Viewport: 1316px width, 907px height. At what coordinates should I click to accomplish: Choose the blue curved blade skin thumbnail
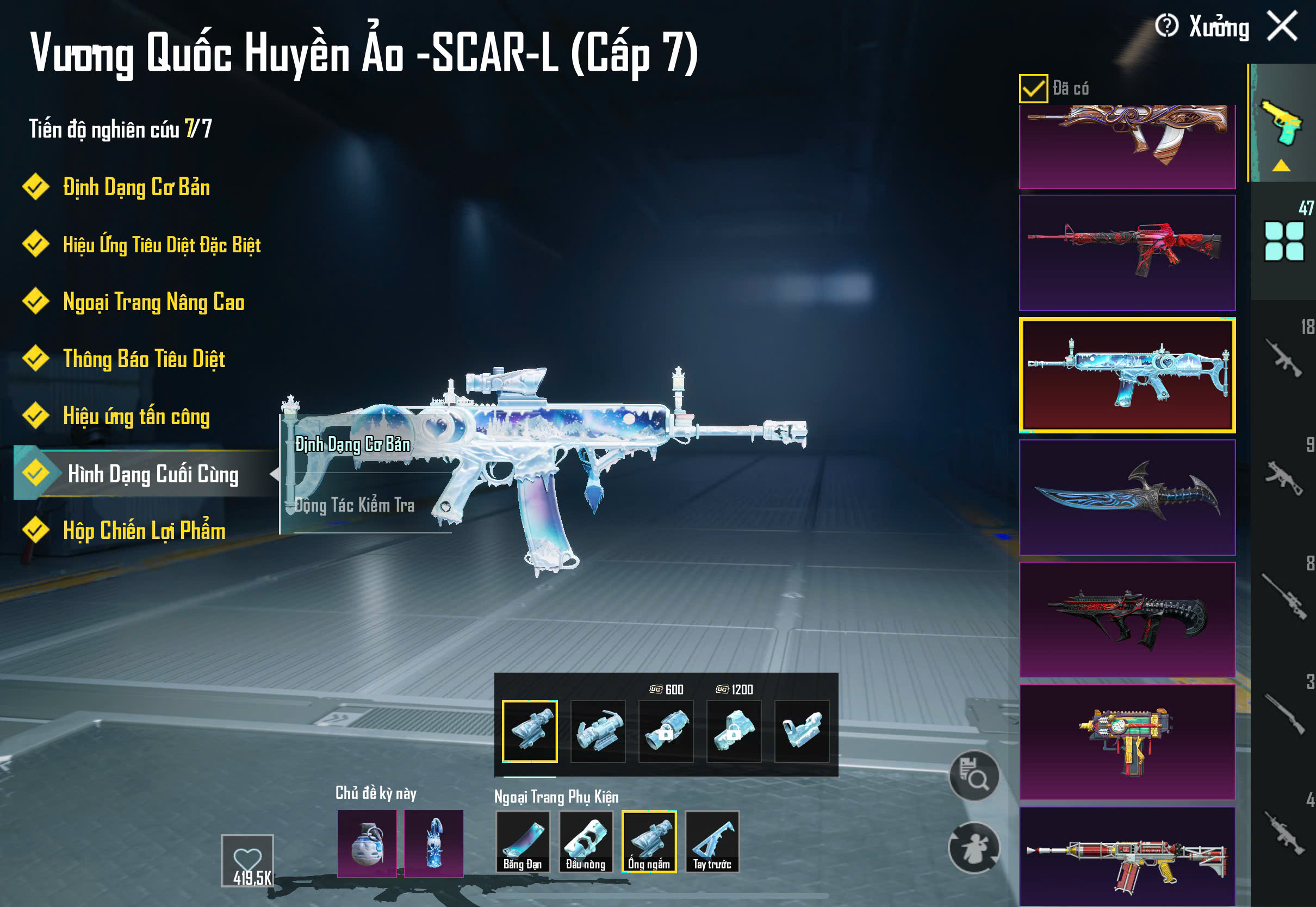[1127, 497]
